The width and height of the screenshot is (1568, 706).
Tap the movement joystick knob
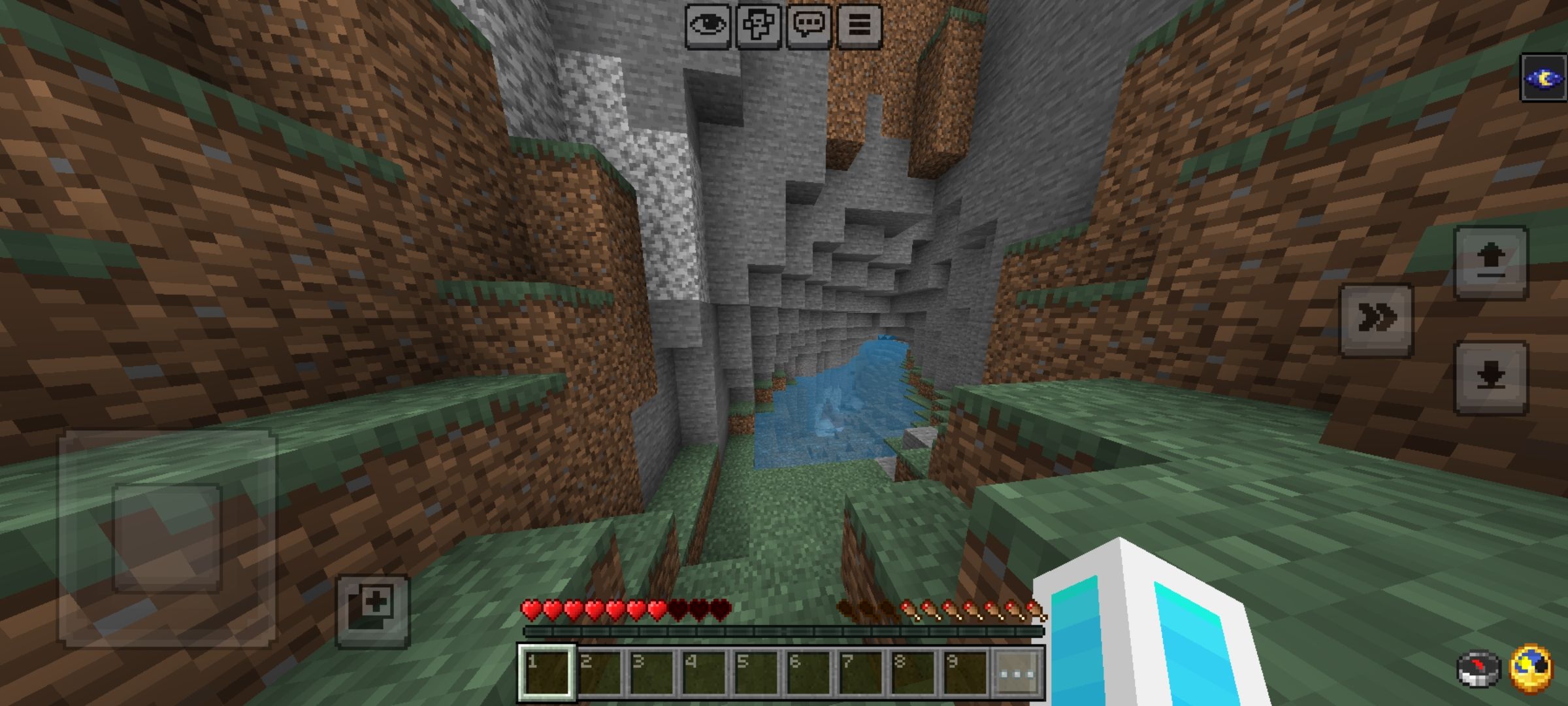(167, 538)
